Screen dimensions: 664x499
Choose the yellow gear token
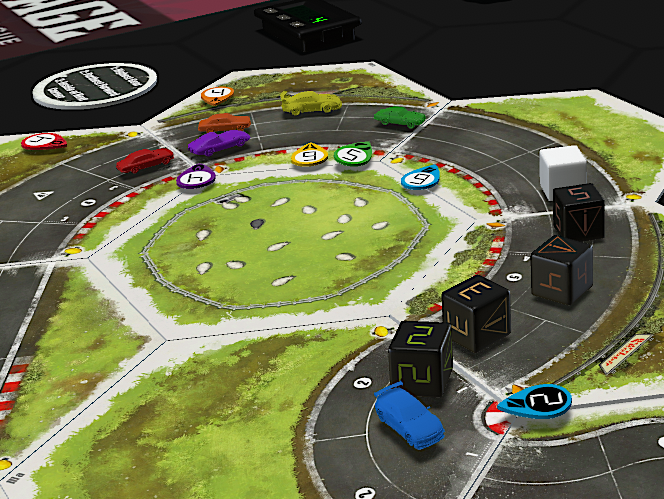click(309, 155)
